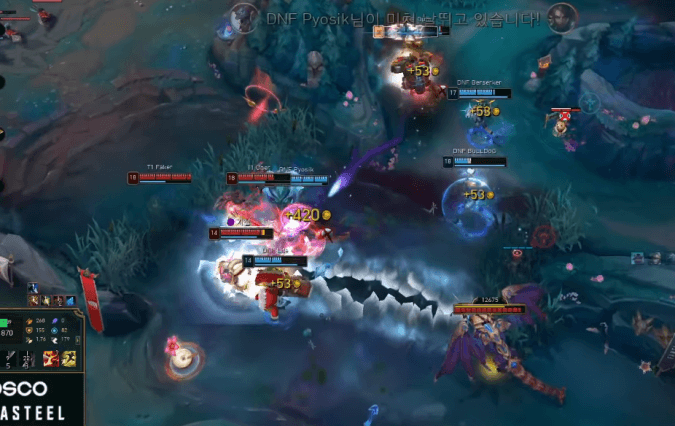Select the sword ability icon showing cooldown 5
This screenshot has height=426, width=675.
pos(11,358)
